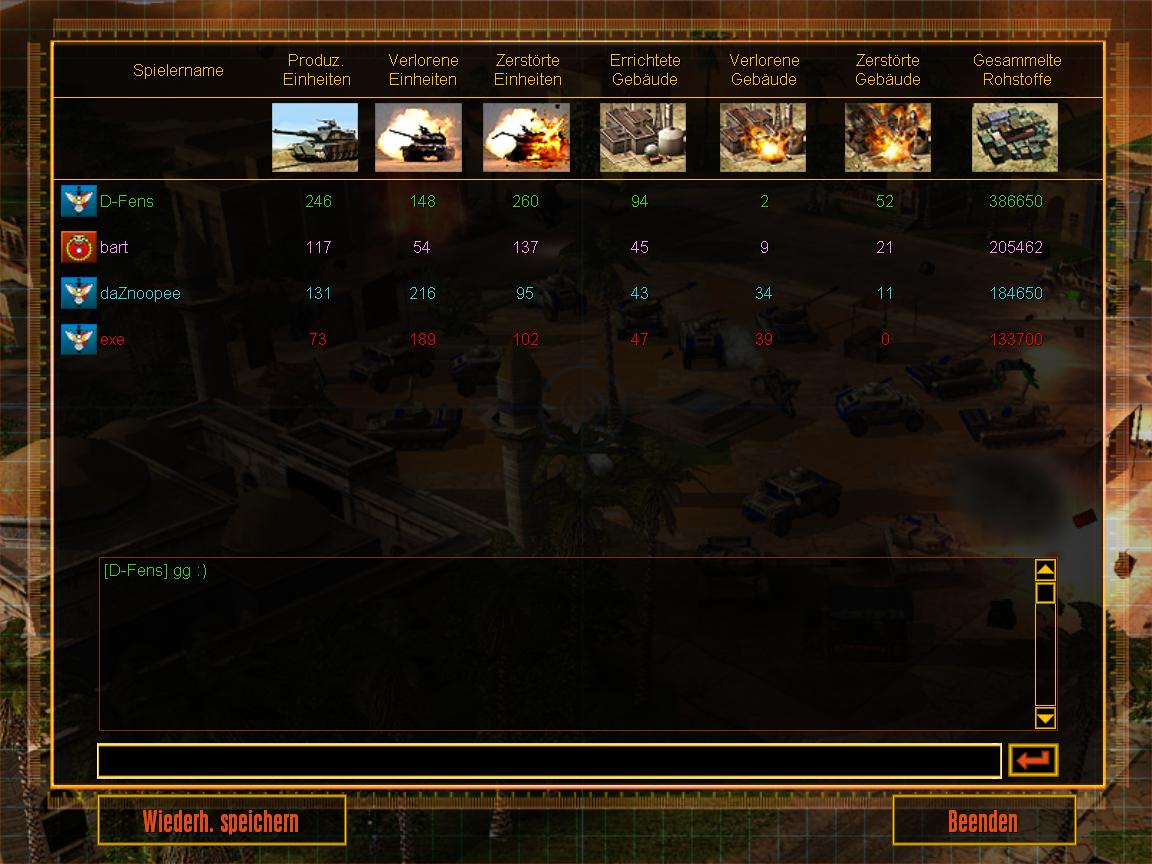Save the replay with Wiederh. speichern
This screenshot has width=1152, height=864.
221,821
